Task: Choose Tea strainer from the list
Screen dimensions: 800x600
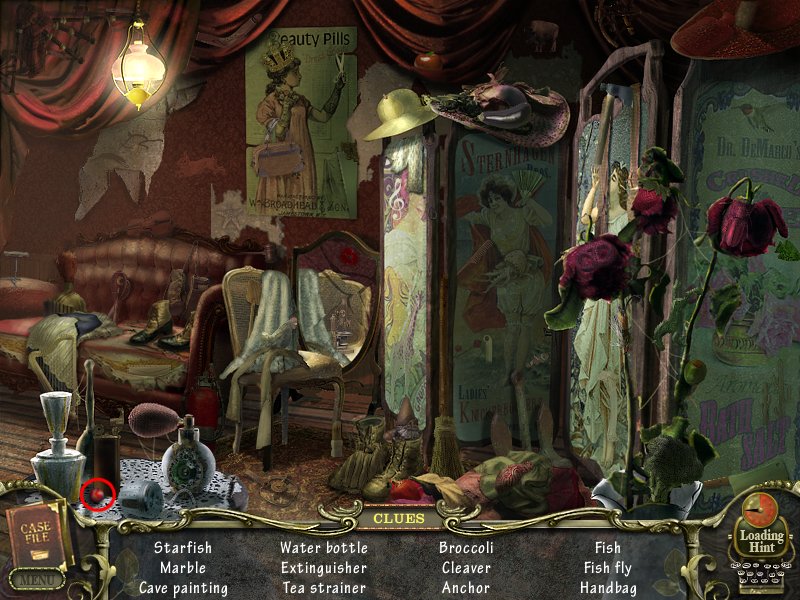Action: [x=324, y=588]
